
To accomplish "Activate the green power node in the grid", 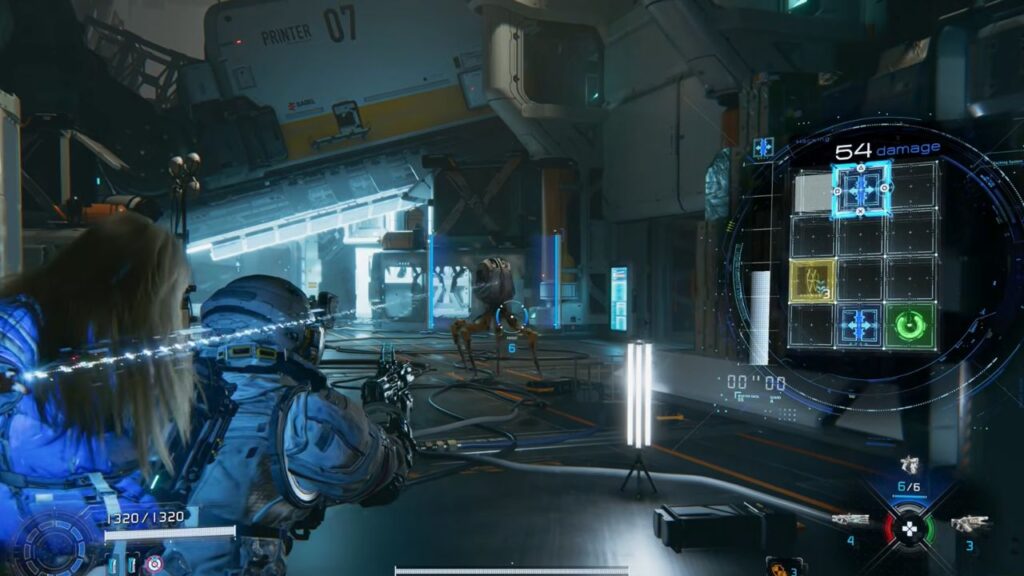I will coord(909,326).
